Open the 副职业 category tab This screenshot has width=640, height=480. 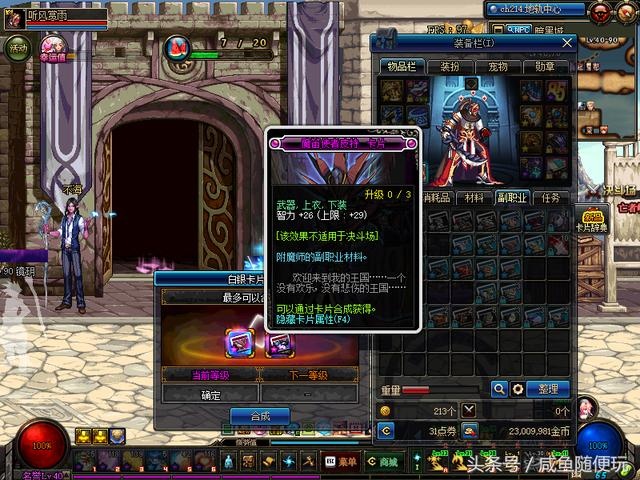click(x=513, y=198)
